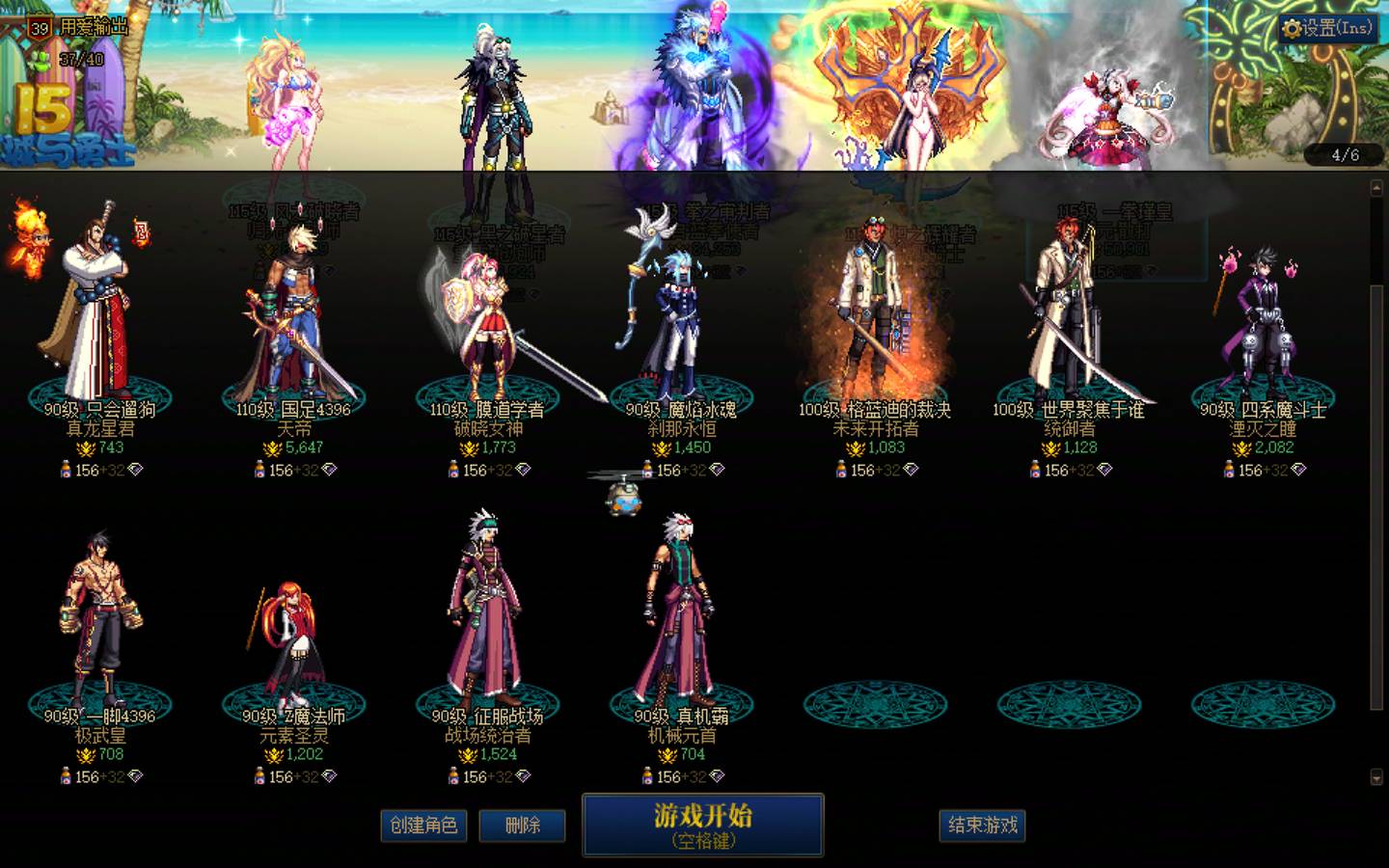This screenshot has width=1389, height=868.
Task: Click the 结束游戏 end game button
Action: coord(981,826)
